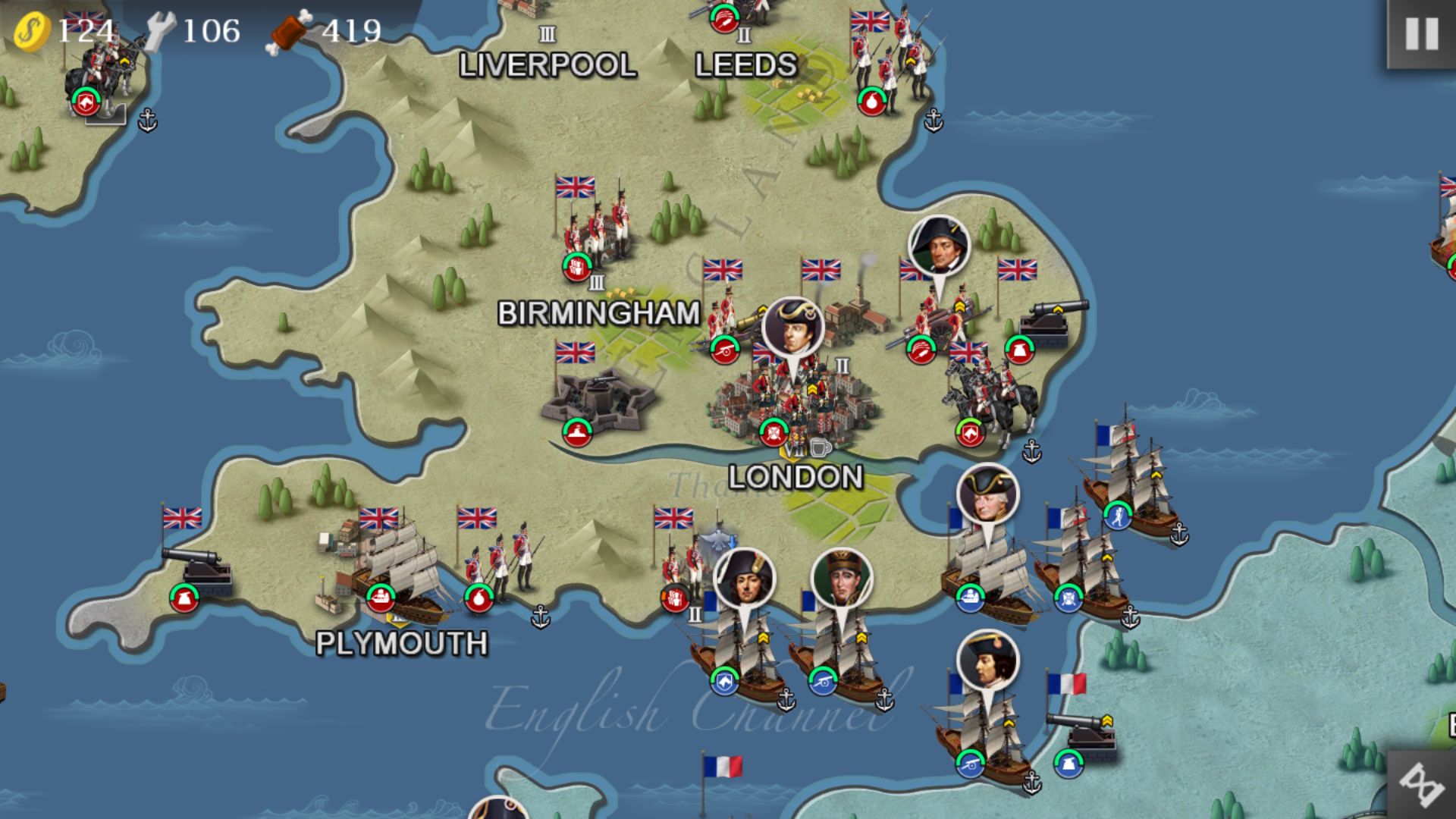This screenshot has height=819, width=1456.
Task: Select the French general's ship beside the coastal cannon
Action: [982, 728]
